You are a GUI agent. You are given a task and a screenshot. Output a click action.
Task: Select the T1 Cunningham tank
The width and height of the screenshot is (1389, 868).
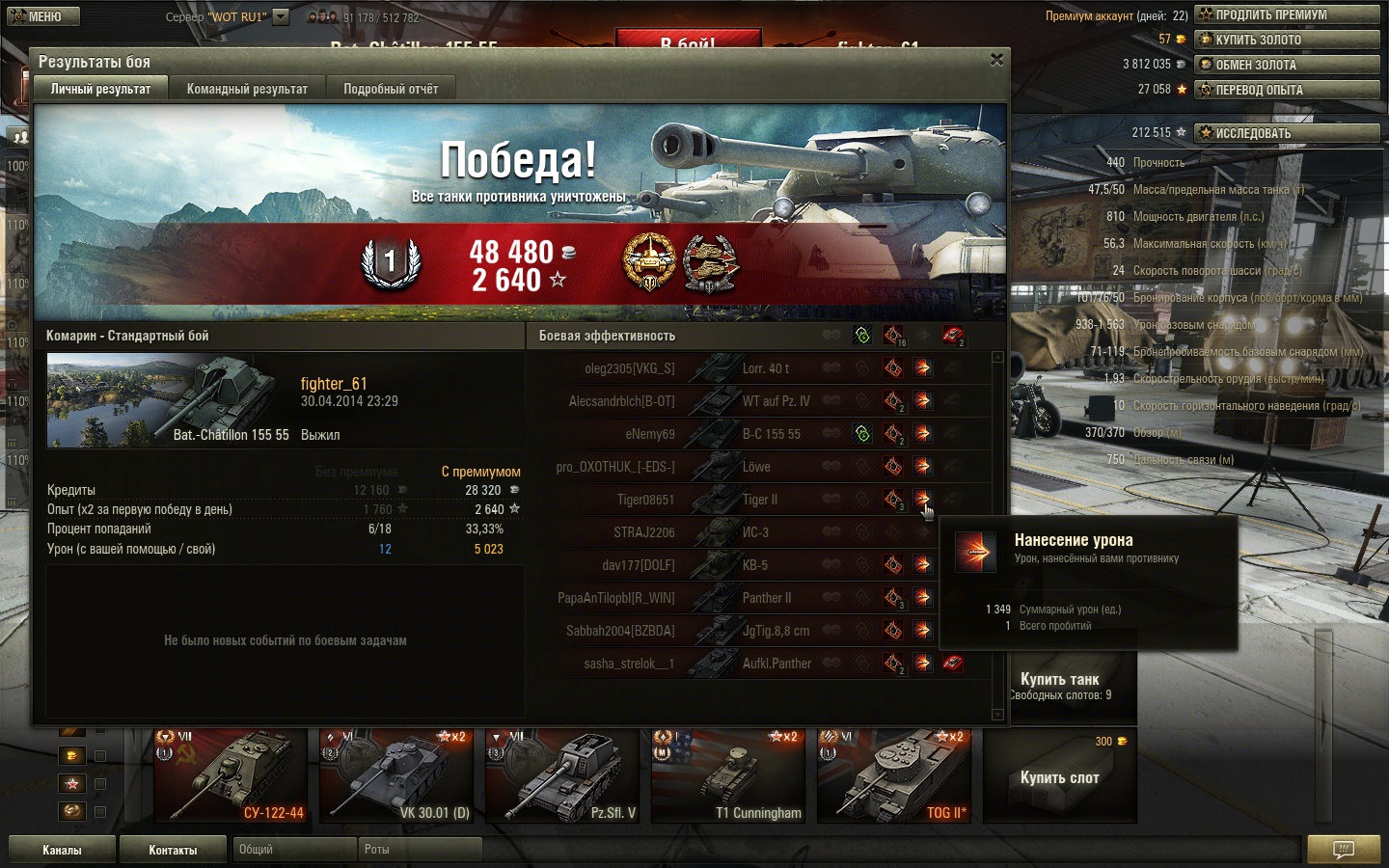click(x=728, y=776)
